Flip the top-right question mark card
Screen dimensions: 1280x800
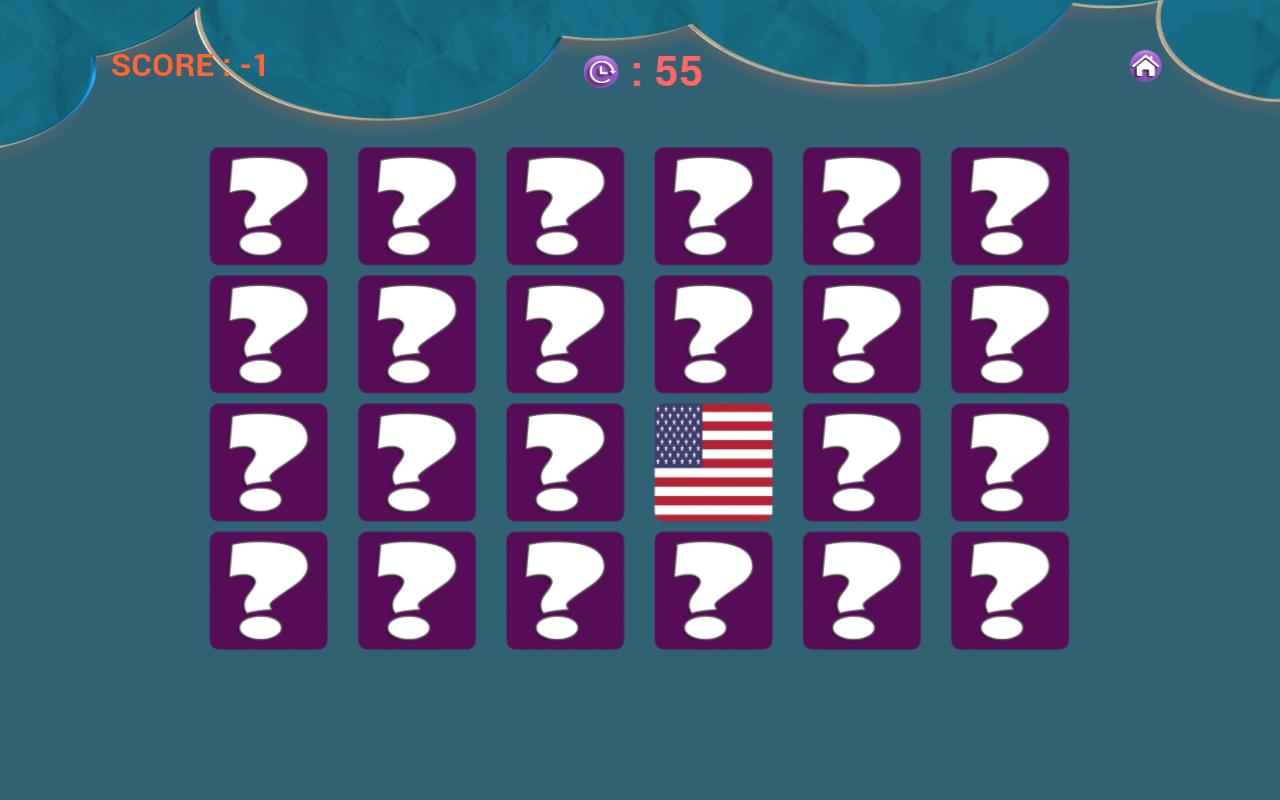point(1009,206)
